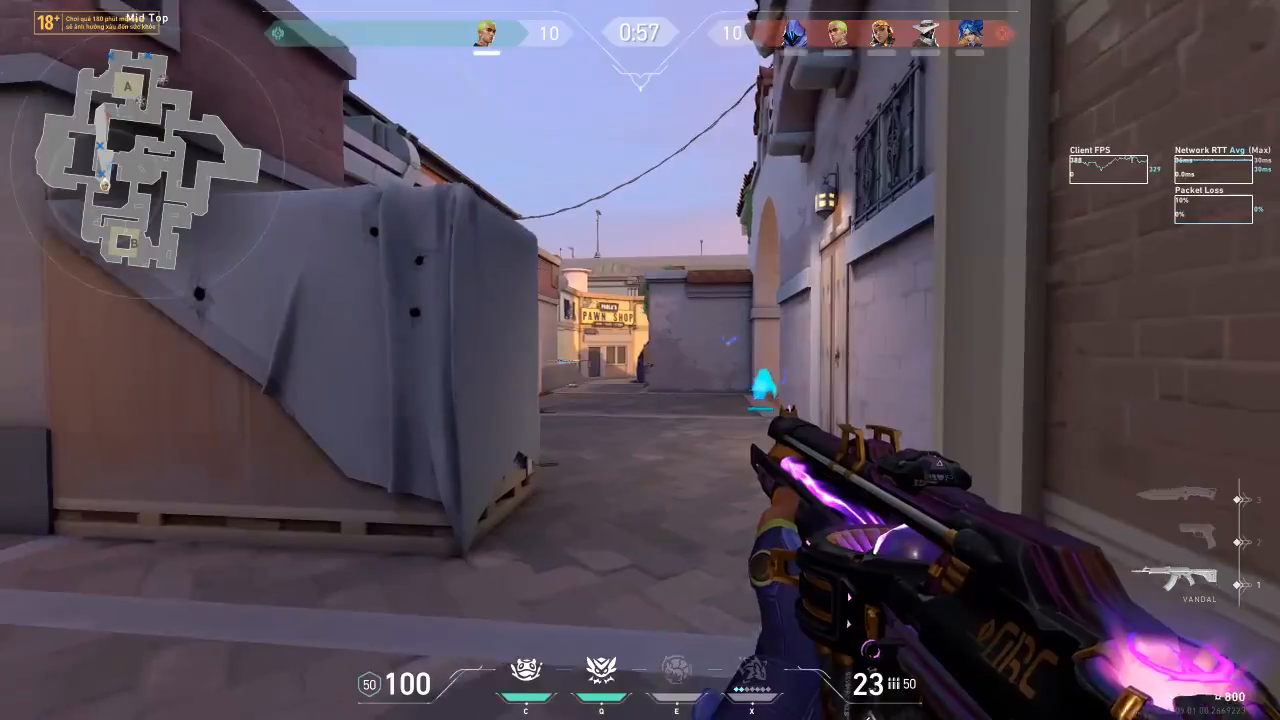The height and width of the screenshot is (720, 1280).
Task: Click Cypher's portrait in the top bar
Action: (925, 33)
